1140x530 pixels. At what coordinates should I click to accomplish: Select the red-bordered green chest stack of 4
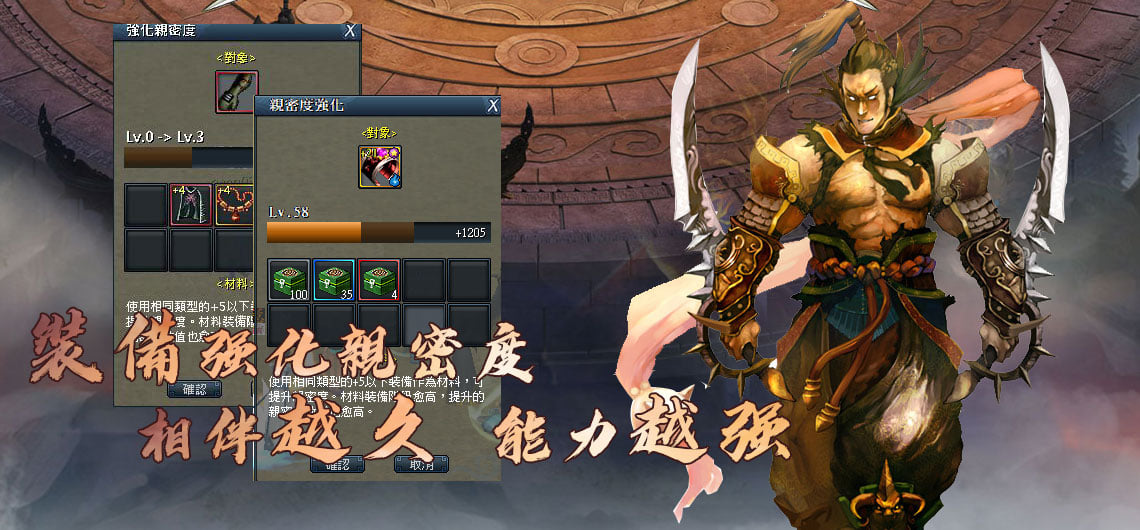point(379,280)
